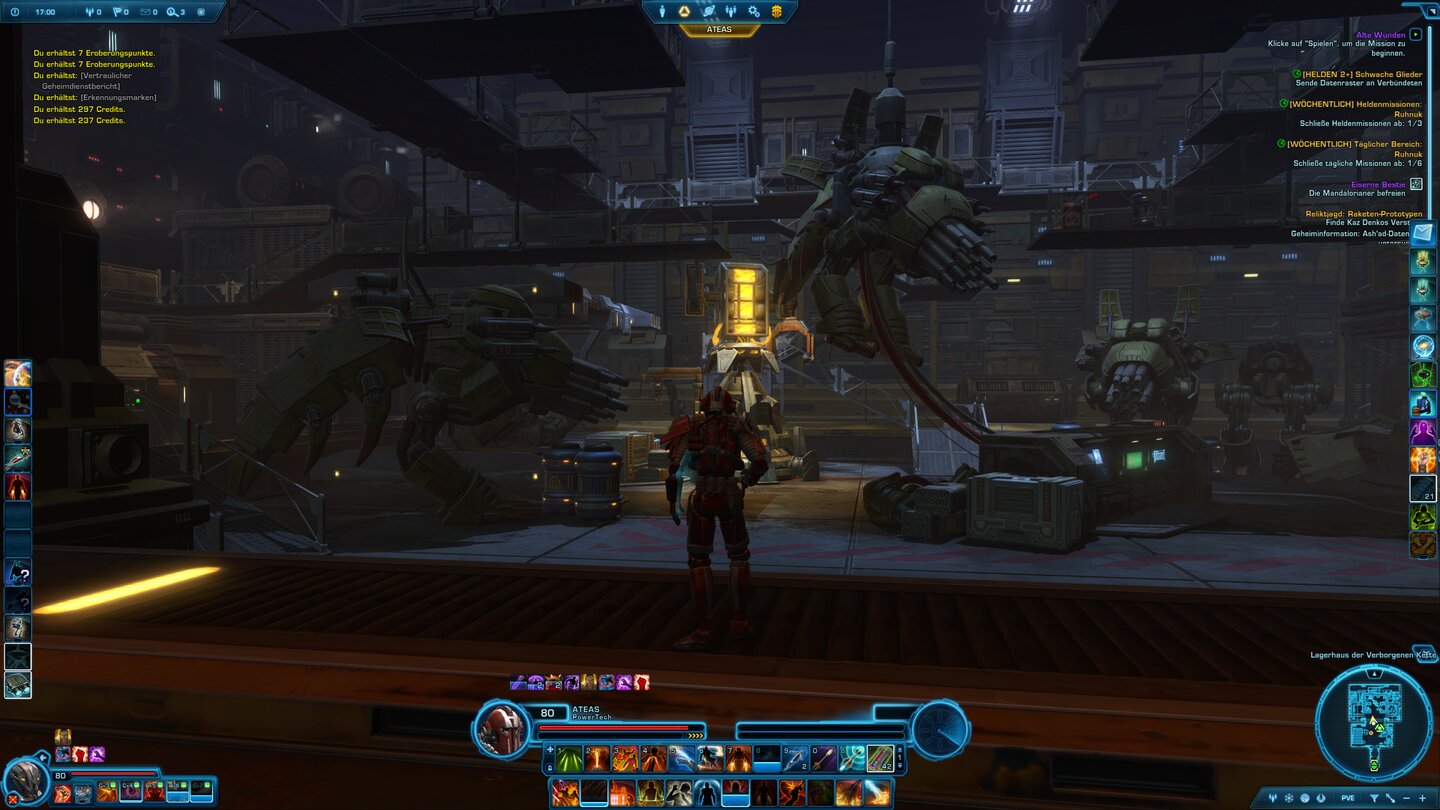
Task: Open the Settings gear menu on the top bar
Action: pos(756,10)
